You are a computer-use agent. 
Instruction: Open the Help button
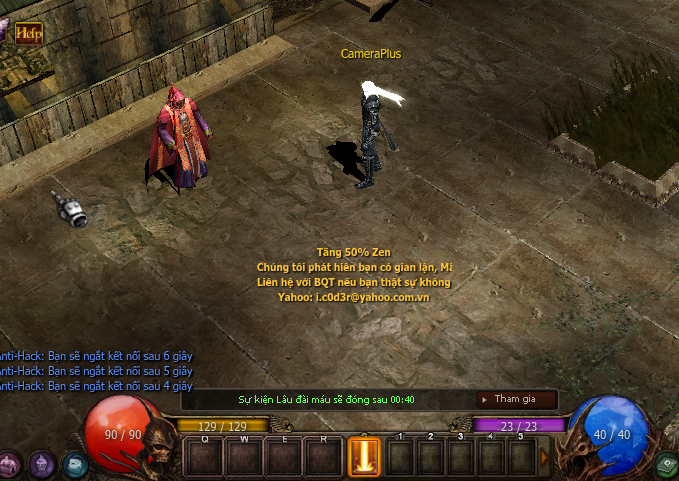(x=29, y=33)
